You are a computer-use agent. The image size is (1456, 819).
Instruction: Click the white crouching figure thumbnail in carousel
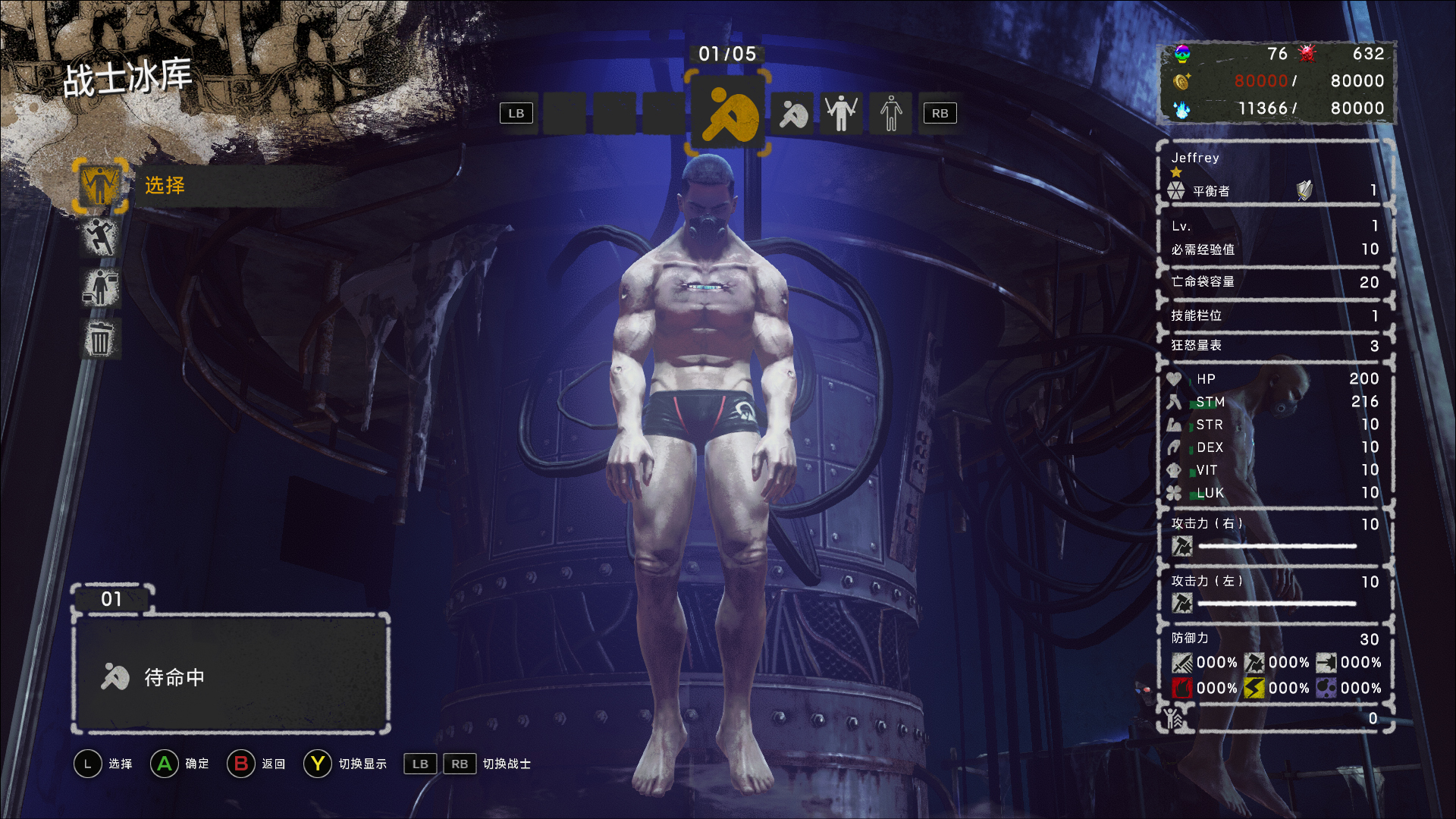792,113
